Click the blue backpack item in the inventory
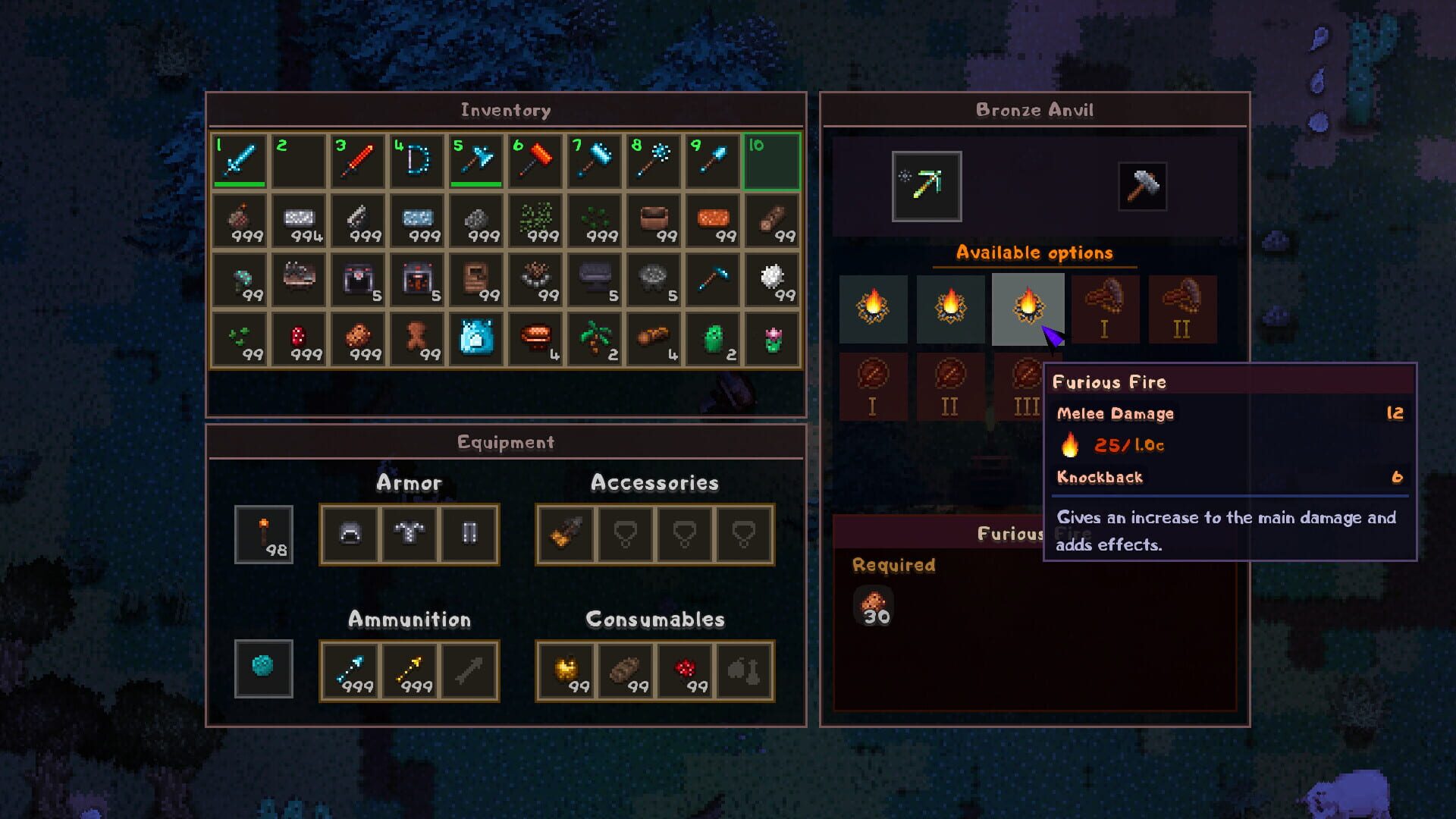The image size is (1456, 819). 475,339
